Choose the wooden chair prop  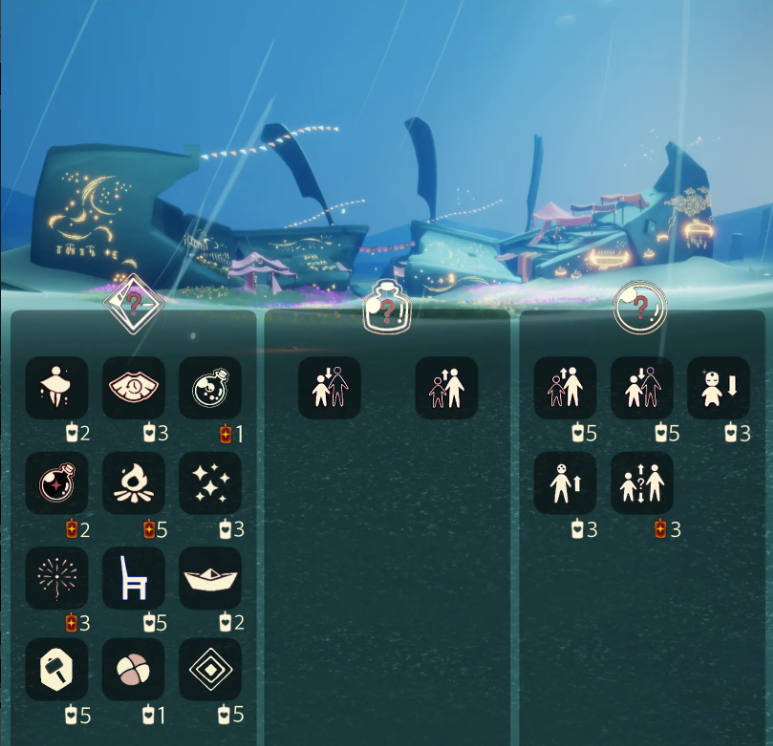134,578
